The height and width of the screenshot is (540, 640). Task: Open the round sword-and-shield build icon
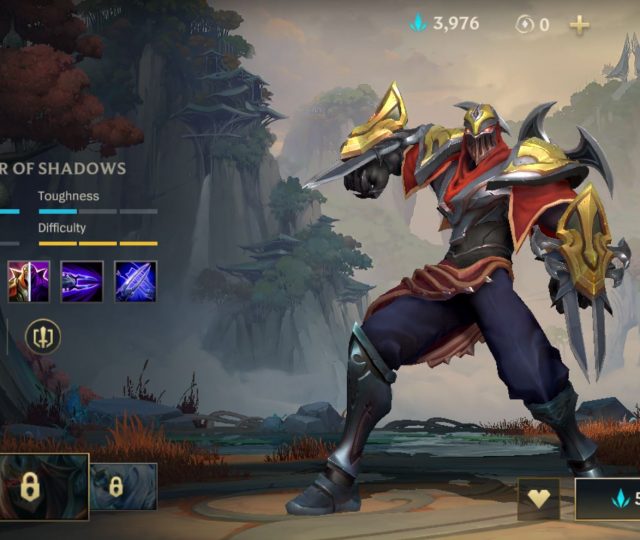43,336
